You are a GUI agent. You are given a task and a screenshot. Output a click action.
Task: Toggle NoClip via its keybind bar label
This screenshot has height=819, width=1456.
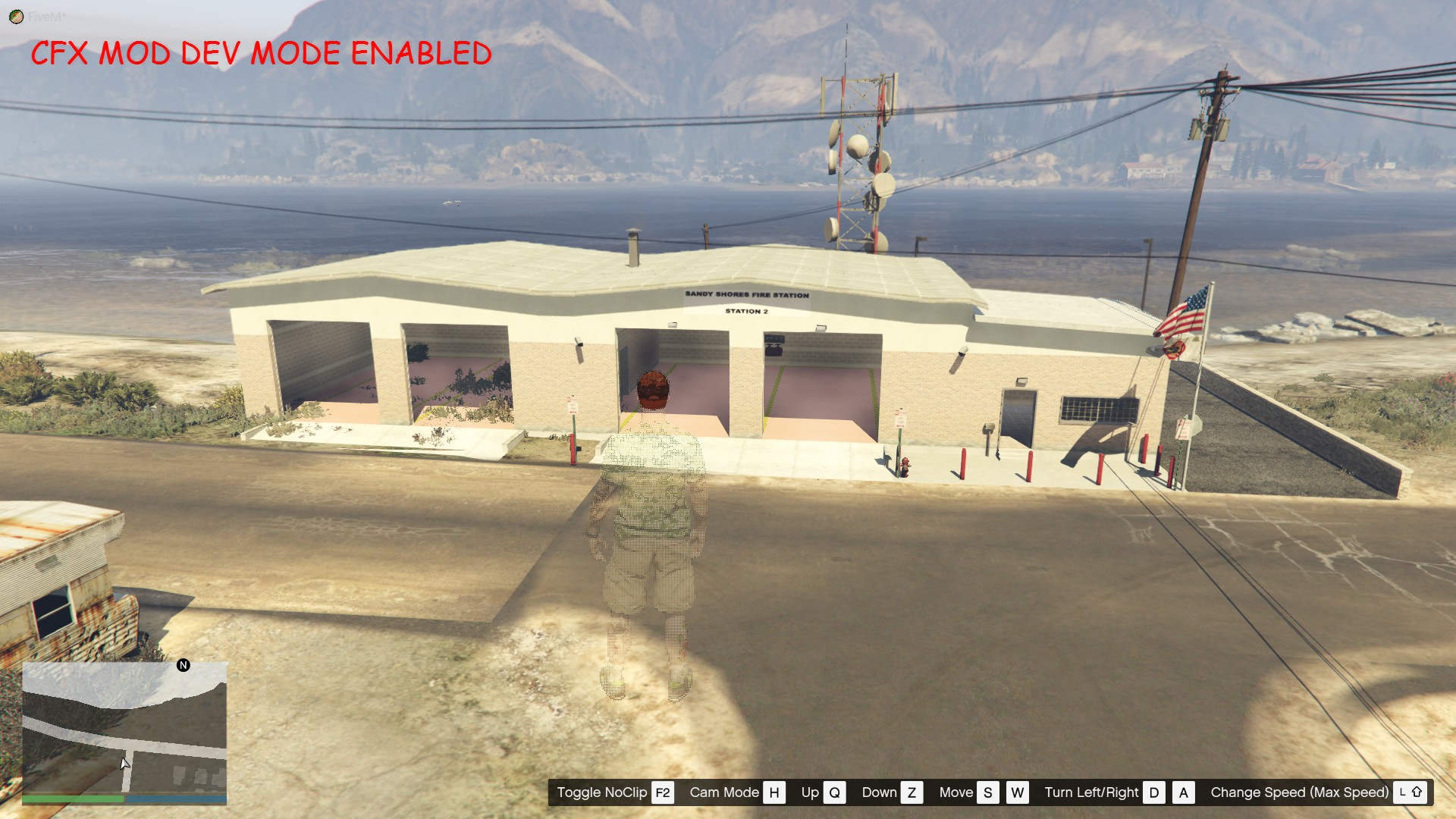pos(601,792)
